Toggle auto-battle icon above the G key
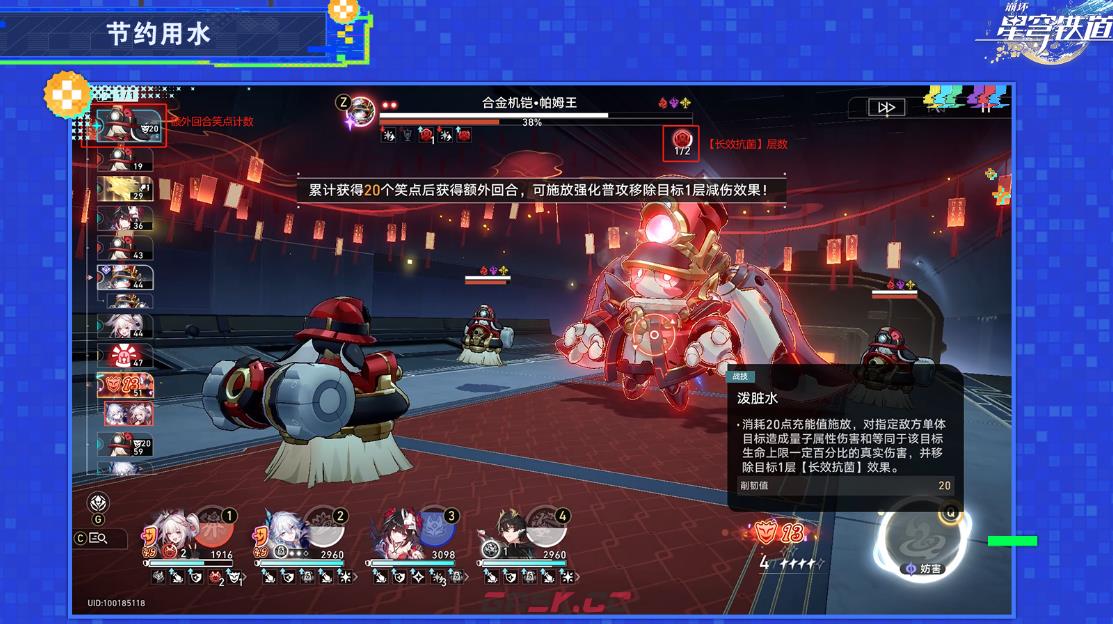Viewport: 1113px width, 624px height. (x=99, y=502)
